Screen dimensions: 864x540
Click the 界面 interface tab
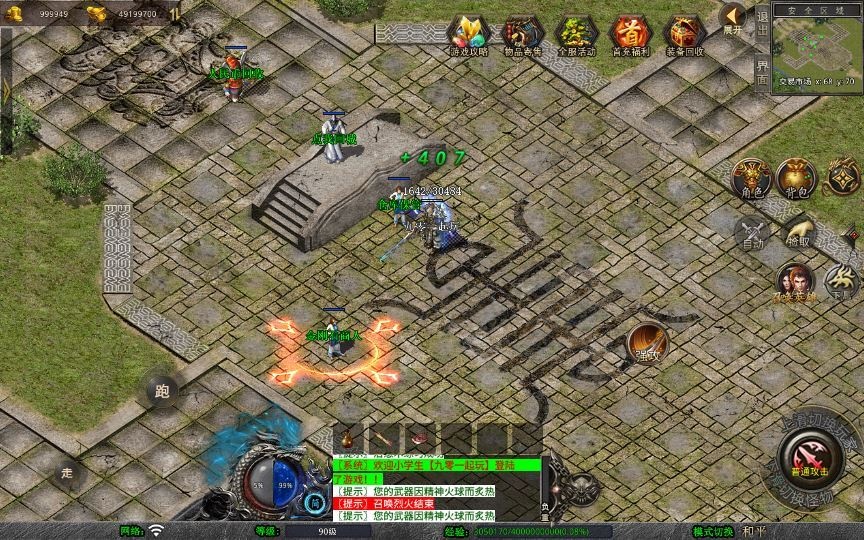point(763,73)
